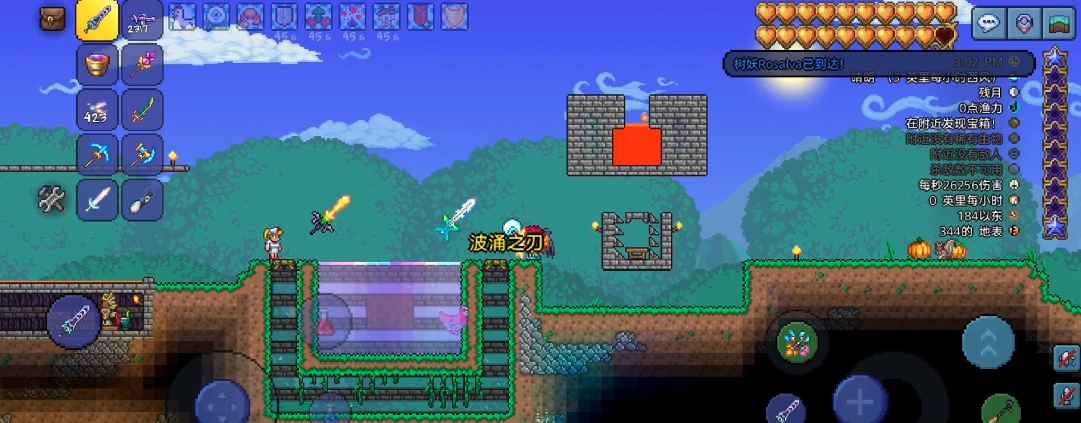The width and height of the screenshot is (1081, 423).
Task: Select the hotbar gun with 2317 ammo
Action: 142,20
